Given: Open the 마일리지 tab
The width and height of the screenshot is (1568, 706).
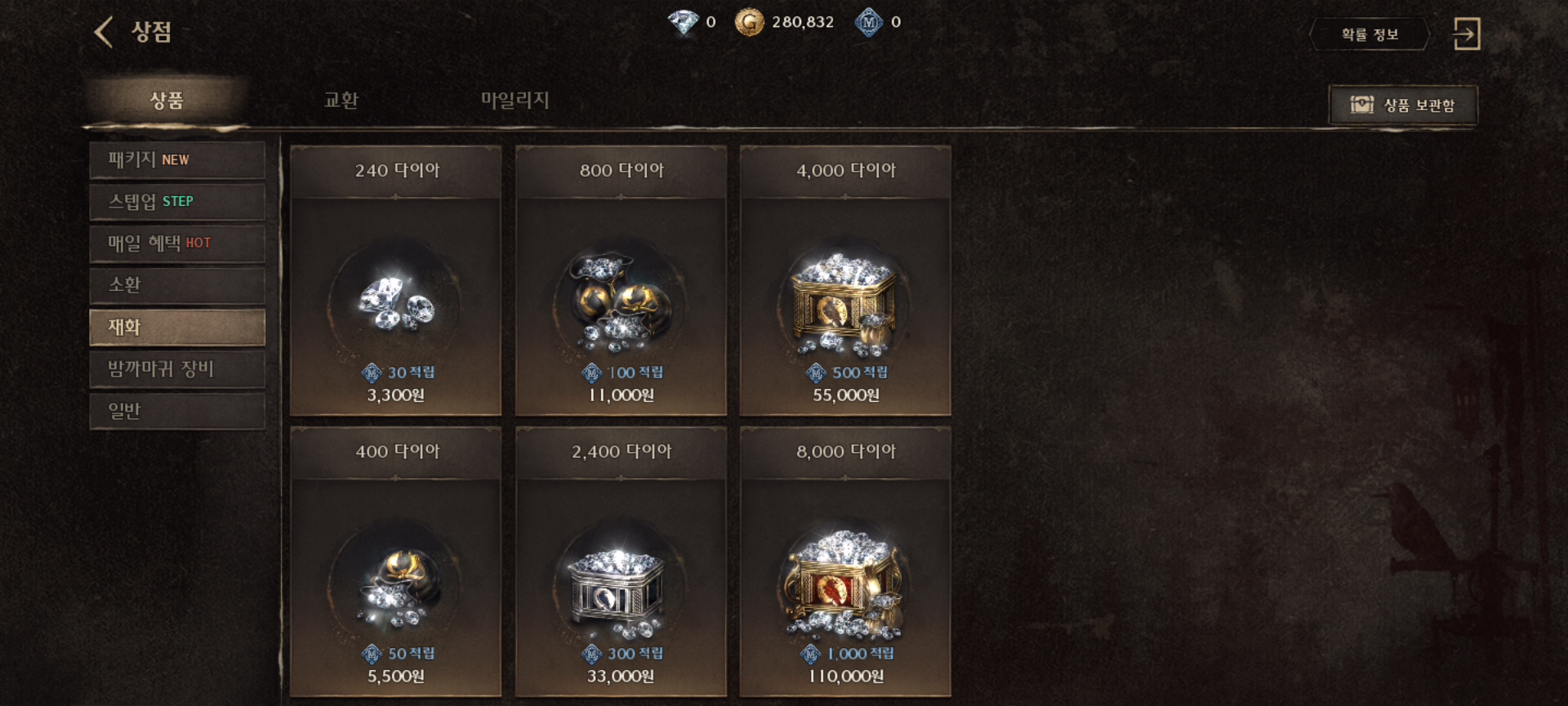Looking at the screenshot, I should click(x=514, y=101).
